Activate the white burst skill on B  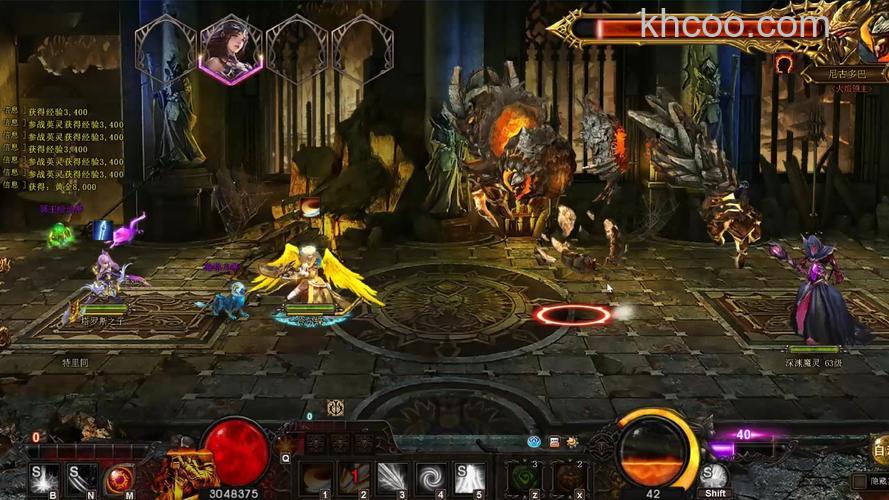click(x=44, y=477)
